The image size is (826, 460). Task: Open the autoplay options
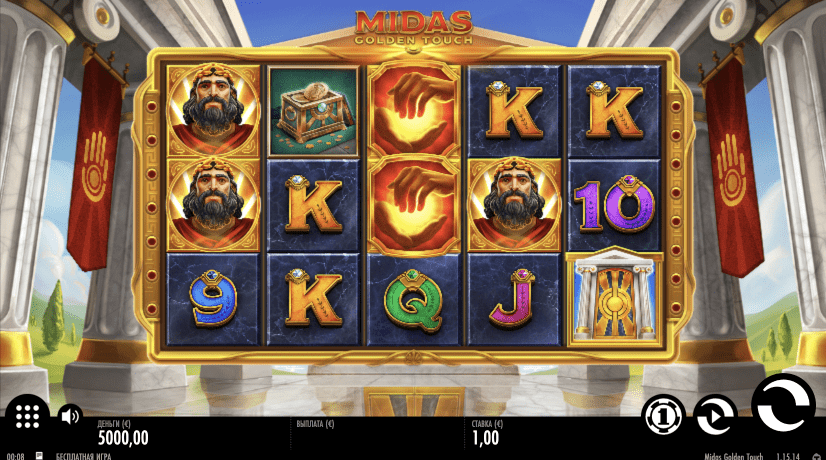click(x=715, y=415)
